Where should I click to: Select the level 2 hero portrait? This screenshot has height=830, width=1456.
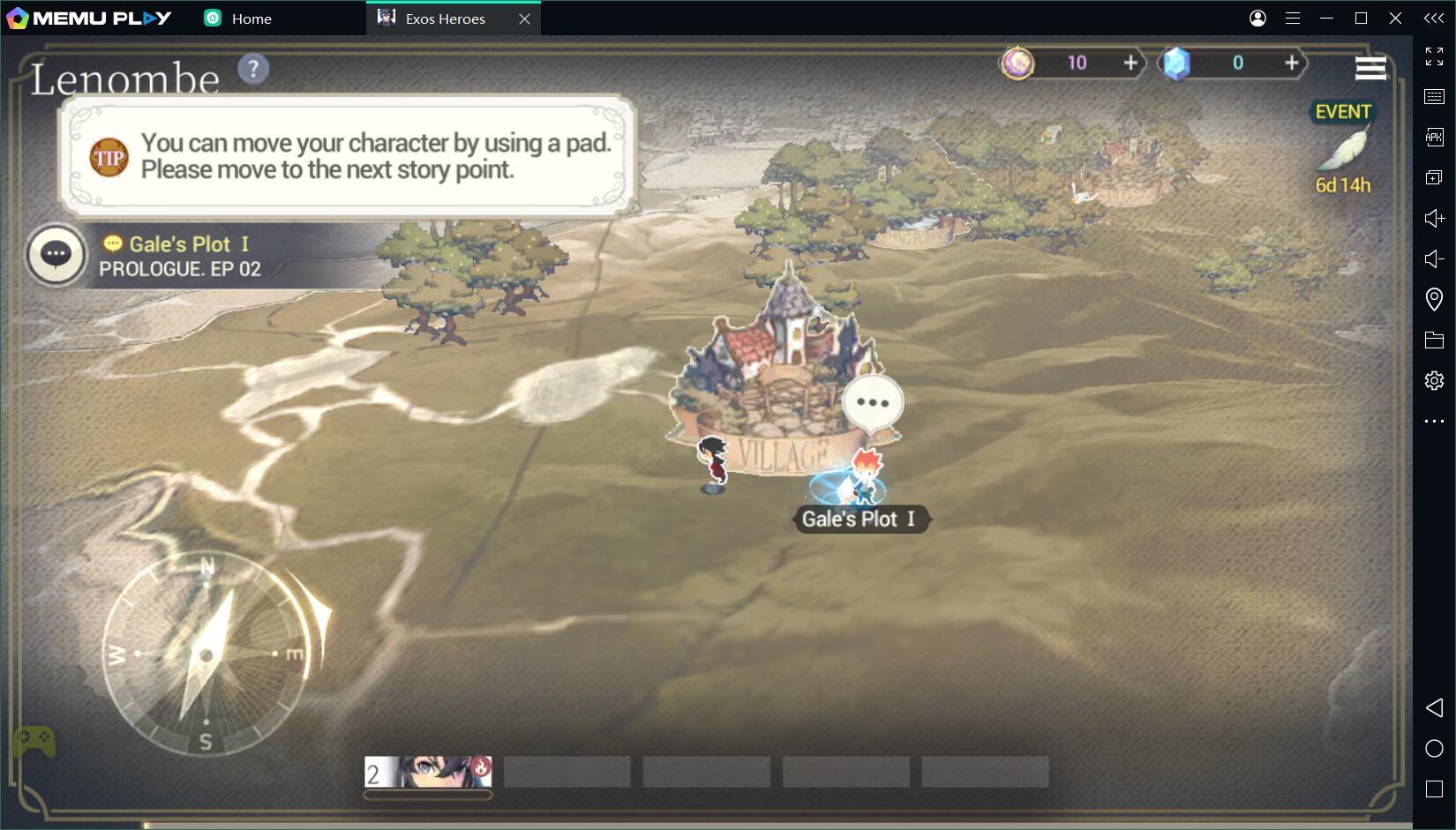(429, 772)
